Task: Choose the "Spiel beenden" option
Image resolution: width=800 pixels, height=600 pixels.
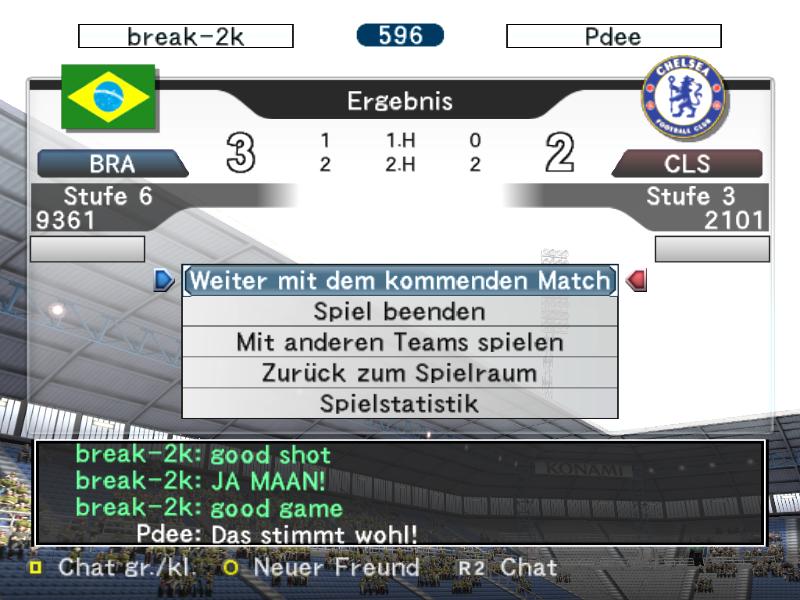Action: 399,312
